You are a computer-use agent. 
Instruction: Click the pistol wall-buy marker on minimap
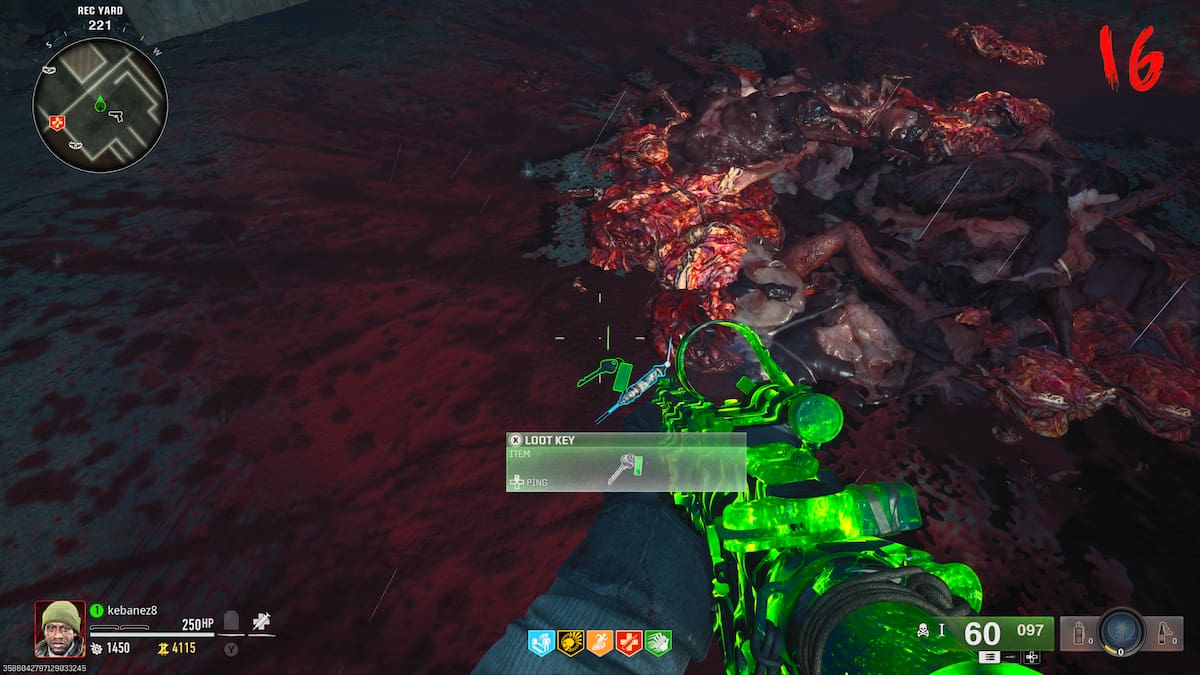coord(115,116)
